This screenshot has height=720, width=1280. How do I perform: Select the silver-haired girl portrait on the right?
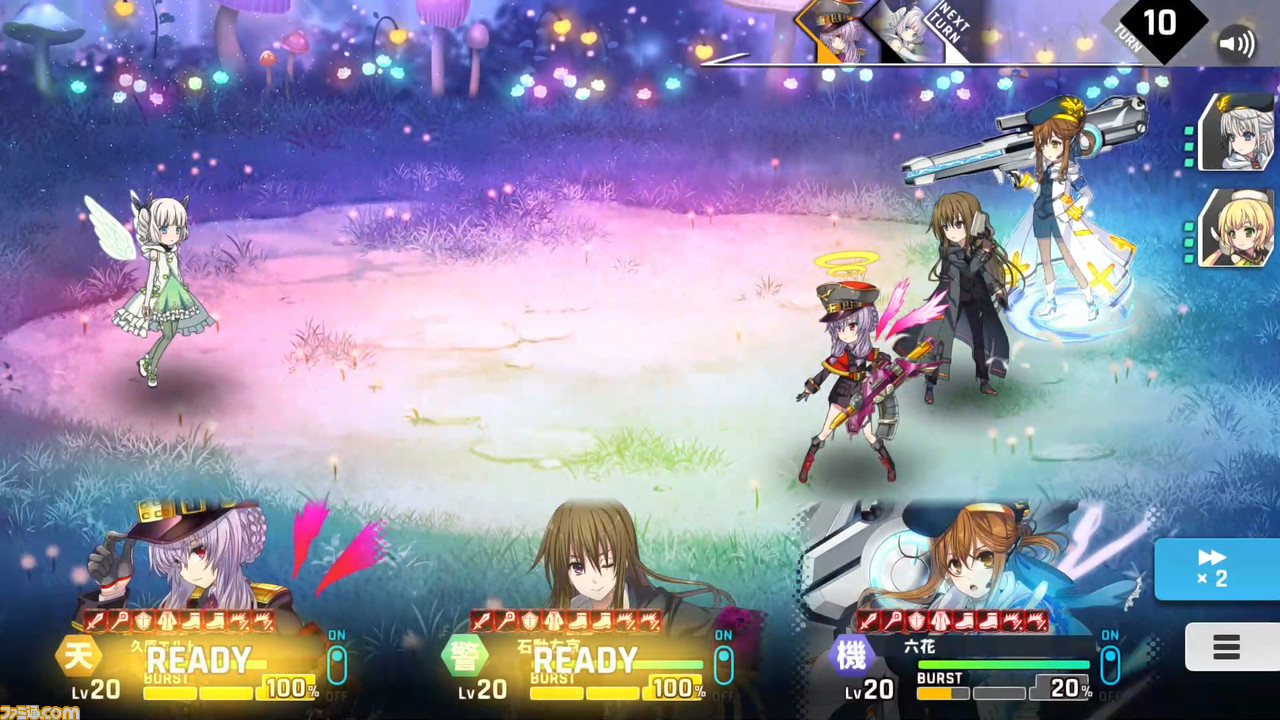click(x=1236, y=133)
